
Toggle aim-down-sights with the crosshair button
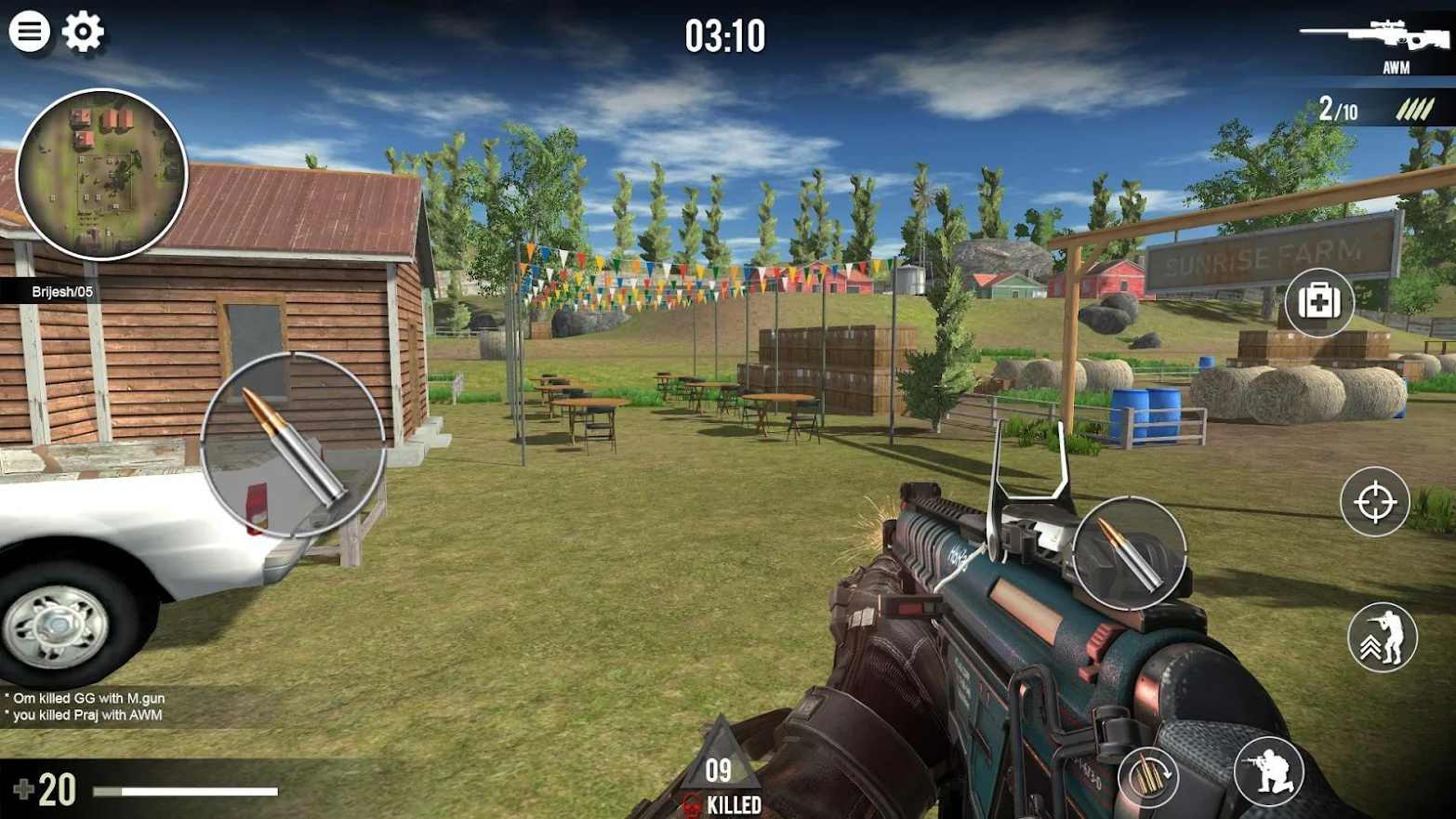(1374, 502)
